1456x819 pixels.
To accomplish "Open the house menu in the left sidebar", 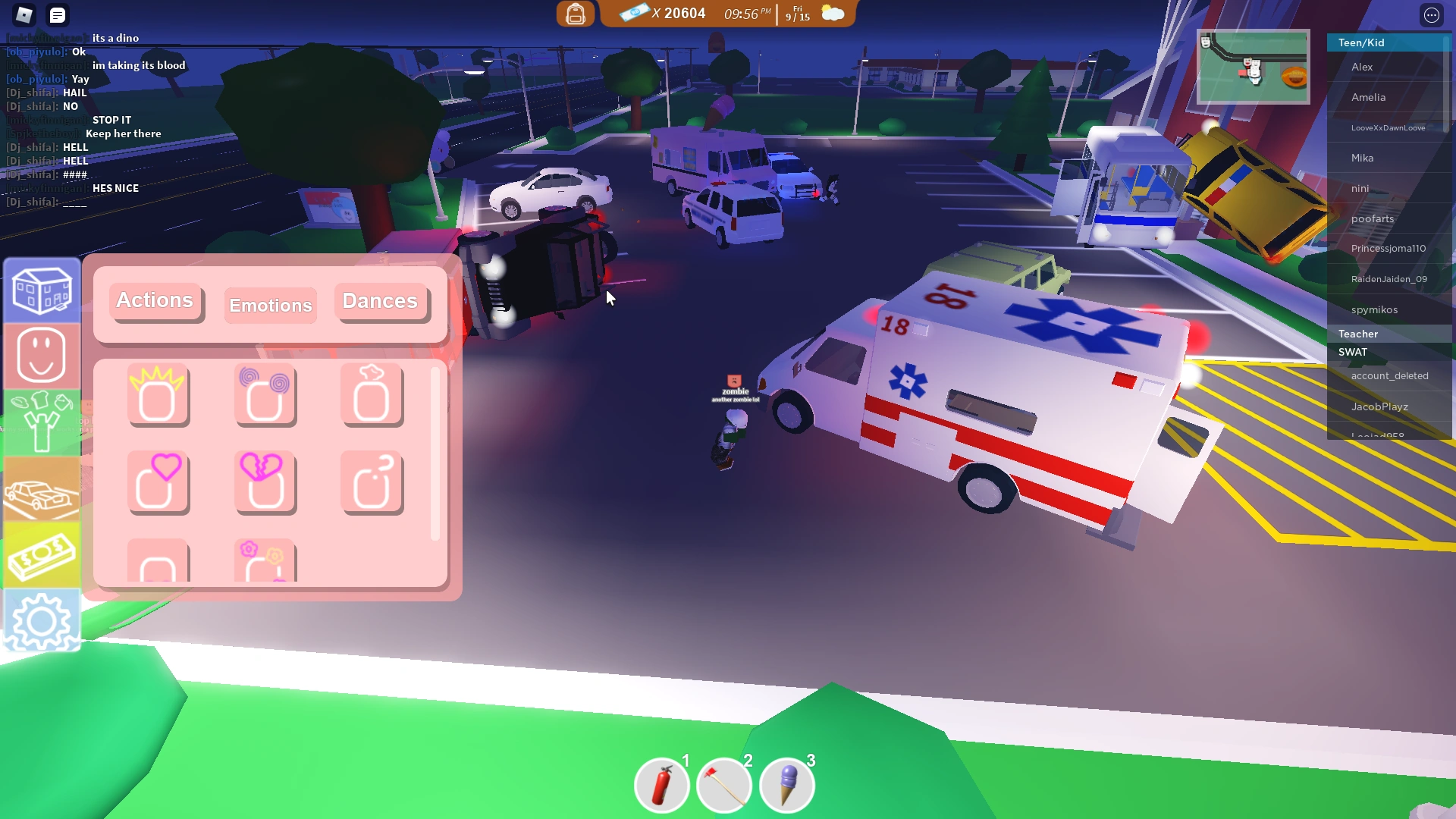I will pos(42,290).
